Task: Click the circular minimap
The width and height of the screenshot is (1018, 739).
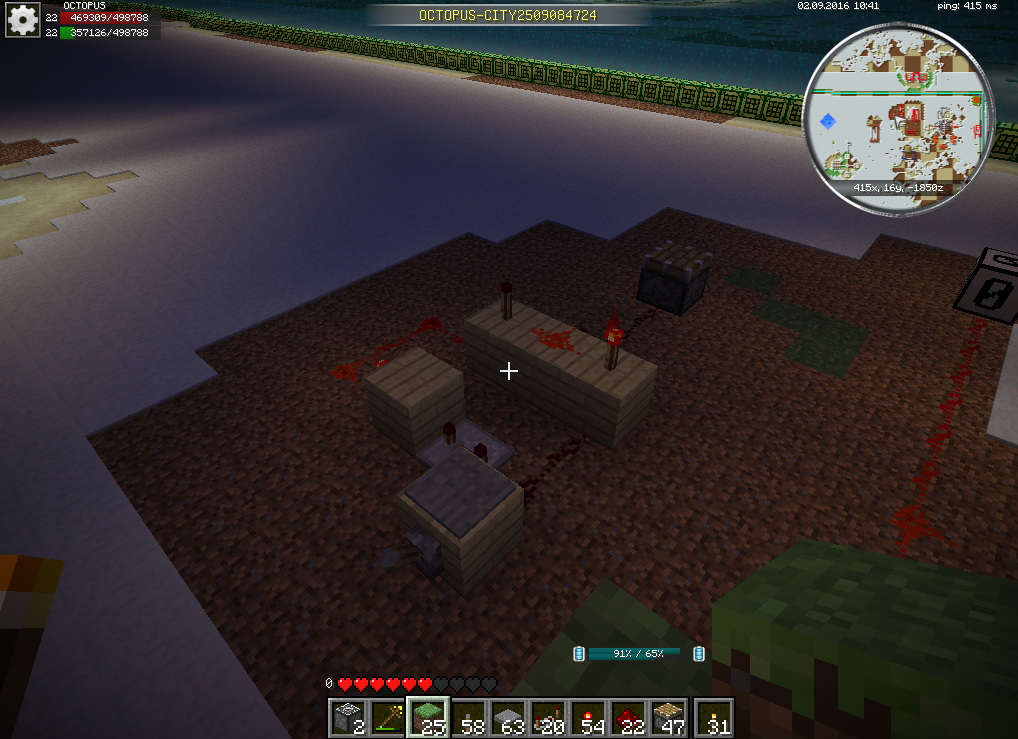Action: point(899,118)
